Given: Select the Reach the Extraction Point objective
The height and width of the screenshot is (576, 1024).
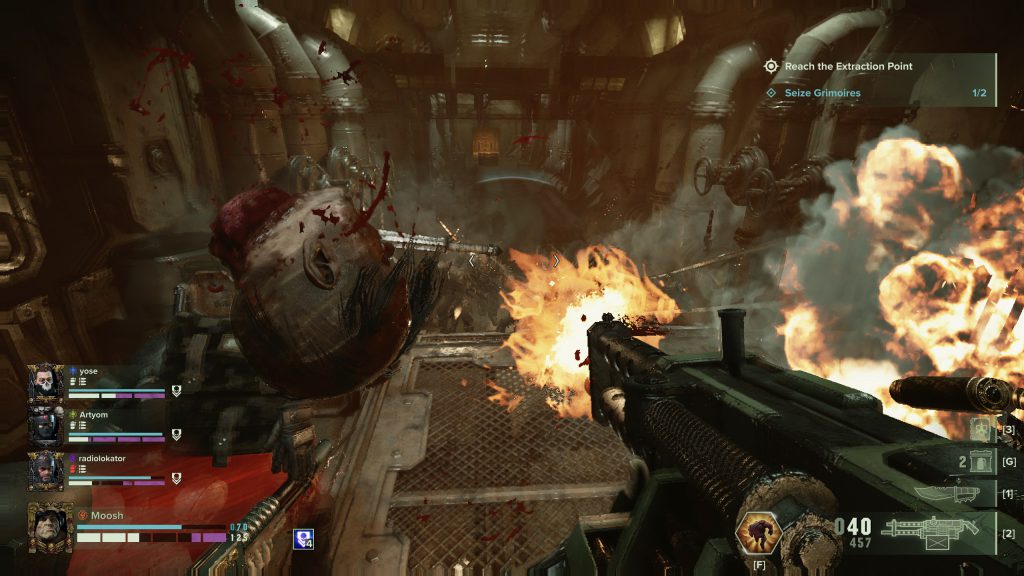Looking at the screenshot, I should click(848, 66).
